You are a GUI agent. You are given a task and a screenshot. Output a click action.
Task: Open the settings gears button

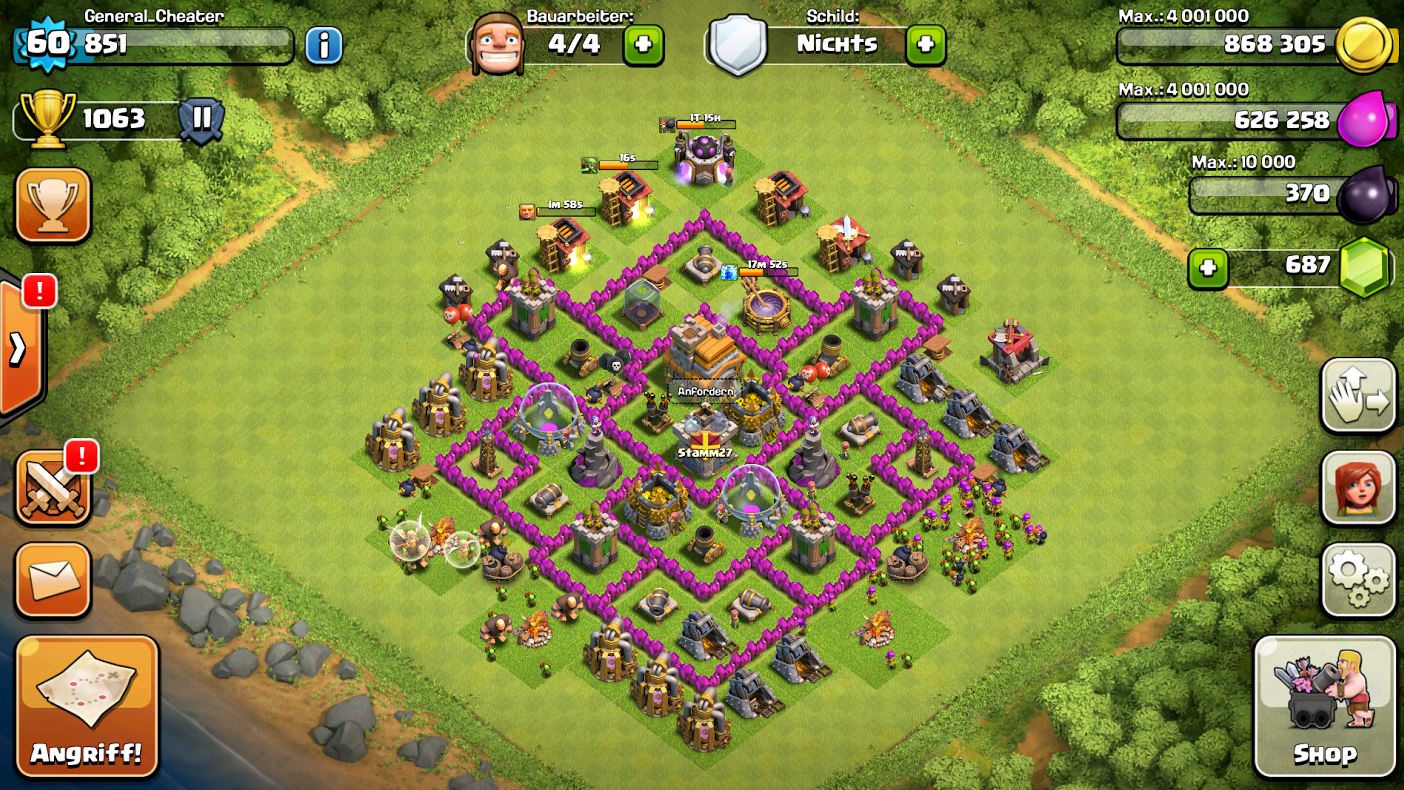coord(1358,580)
